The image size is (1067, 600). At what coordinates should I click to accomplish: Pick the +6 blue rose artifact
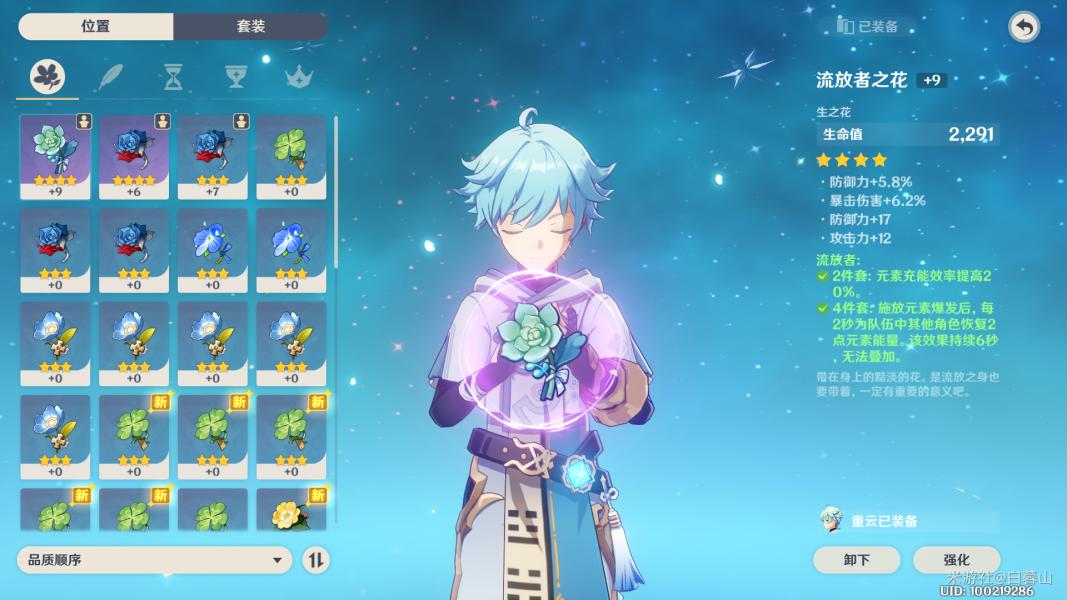click(x=134, y=157)
